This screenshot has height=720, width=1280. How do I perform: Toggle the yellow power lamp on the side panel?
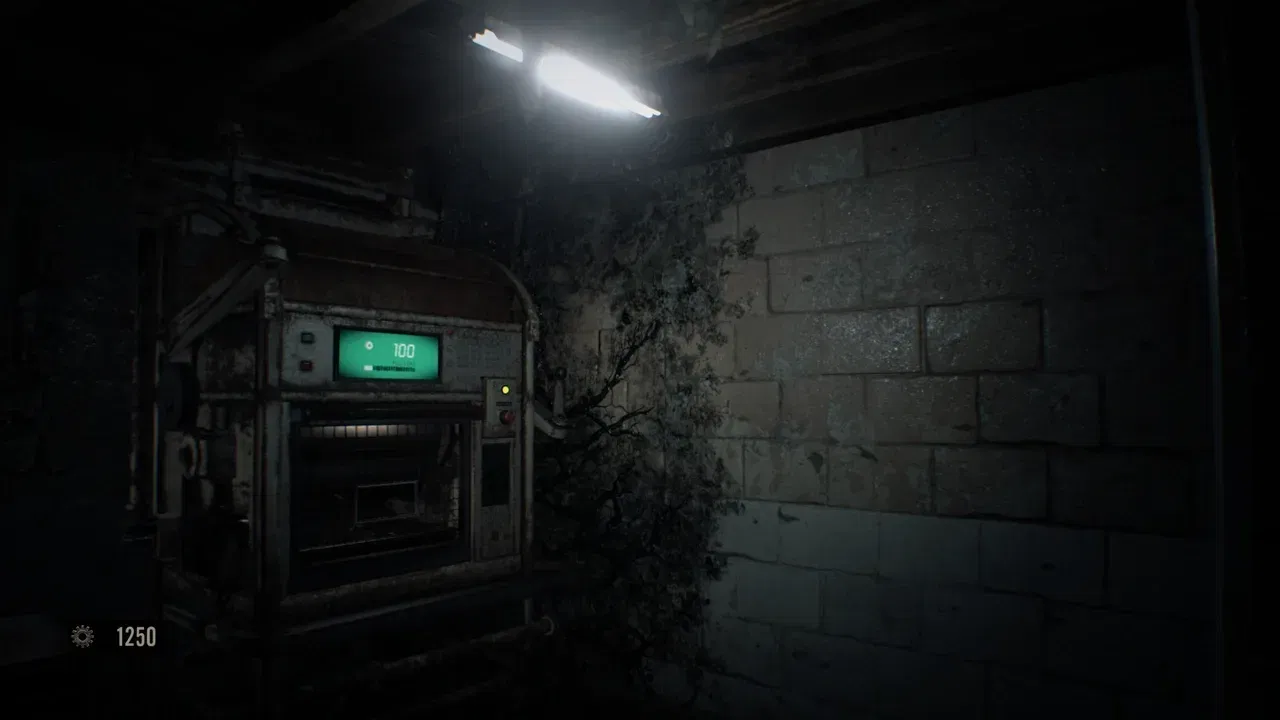(506, 390)
